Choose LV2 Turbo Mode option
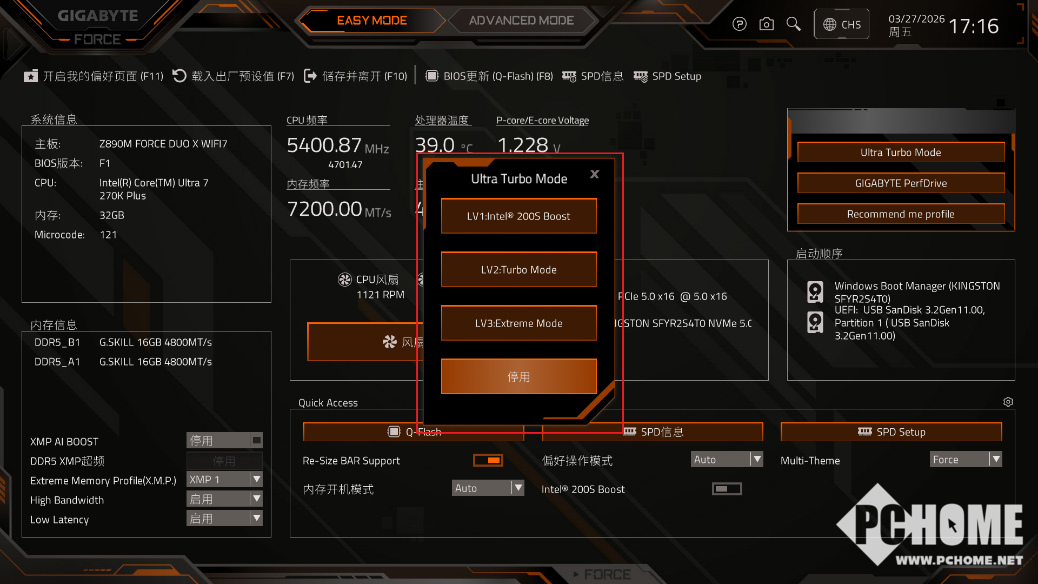 [518, 270]
